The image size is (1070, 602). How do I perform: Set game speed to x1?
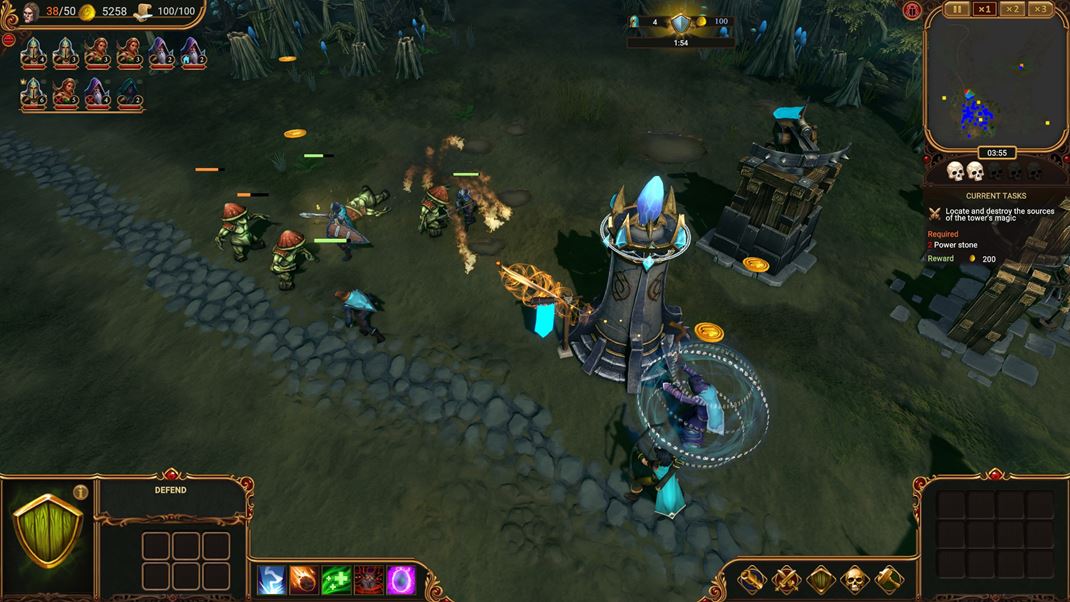(985, 9)
